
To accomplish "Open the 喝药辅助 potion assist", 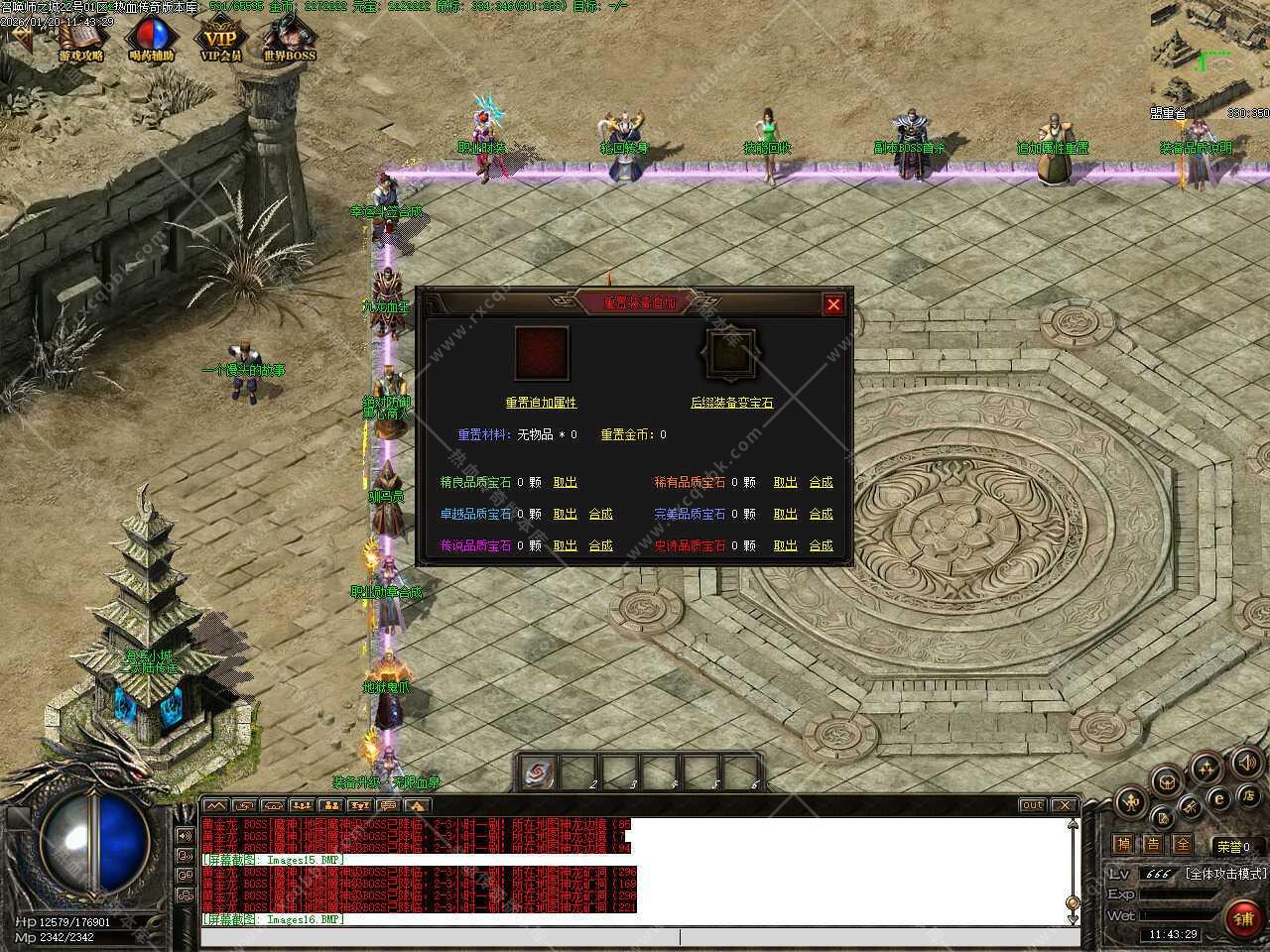I will (152, 41).
